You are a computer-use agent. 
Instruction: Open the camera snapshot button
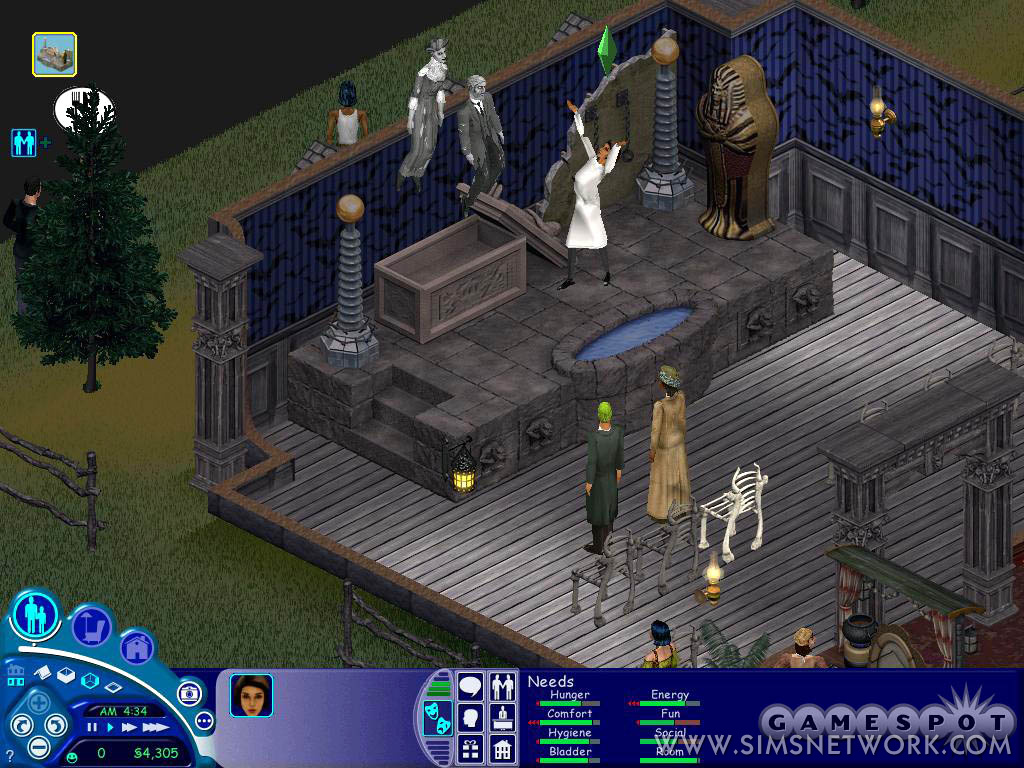tap(189, 693)
